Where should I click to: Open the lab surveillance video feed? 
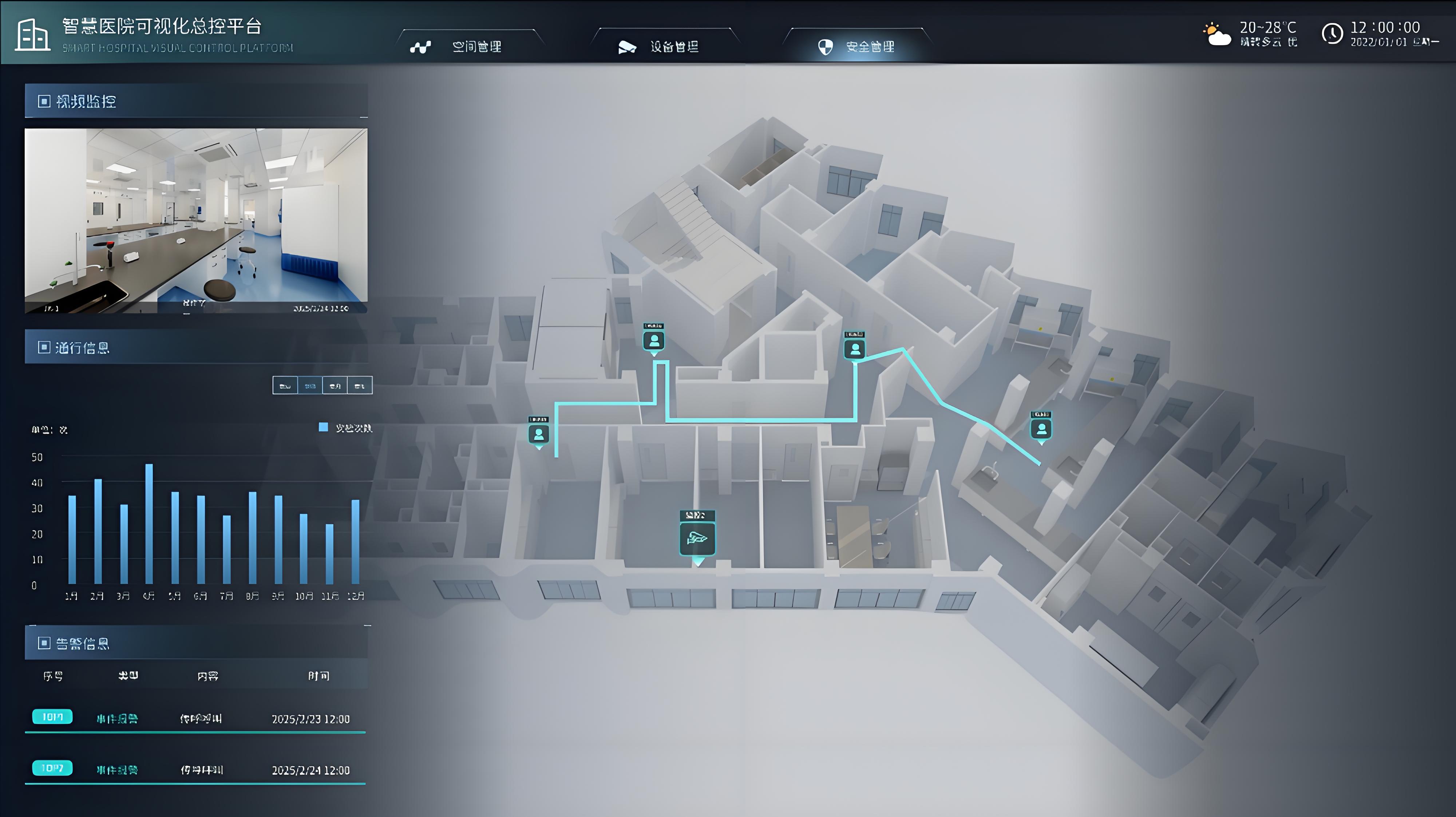pos(195,220)
